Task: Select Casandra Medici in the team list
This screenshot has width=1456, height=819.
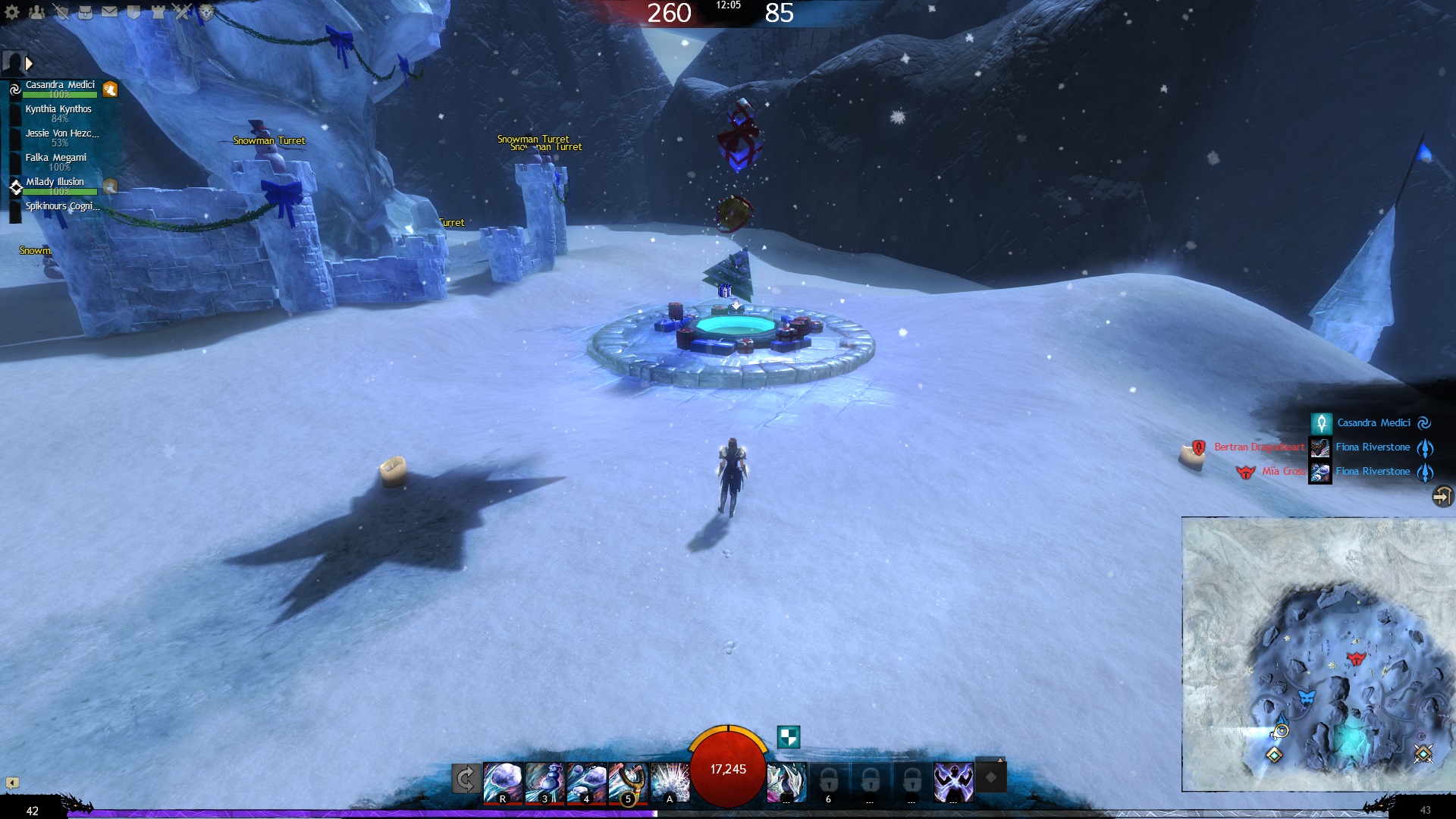Action: coord(60,86)
